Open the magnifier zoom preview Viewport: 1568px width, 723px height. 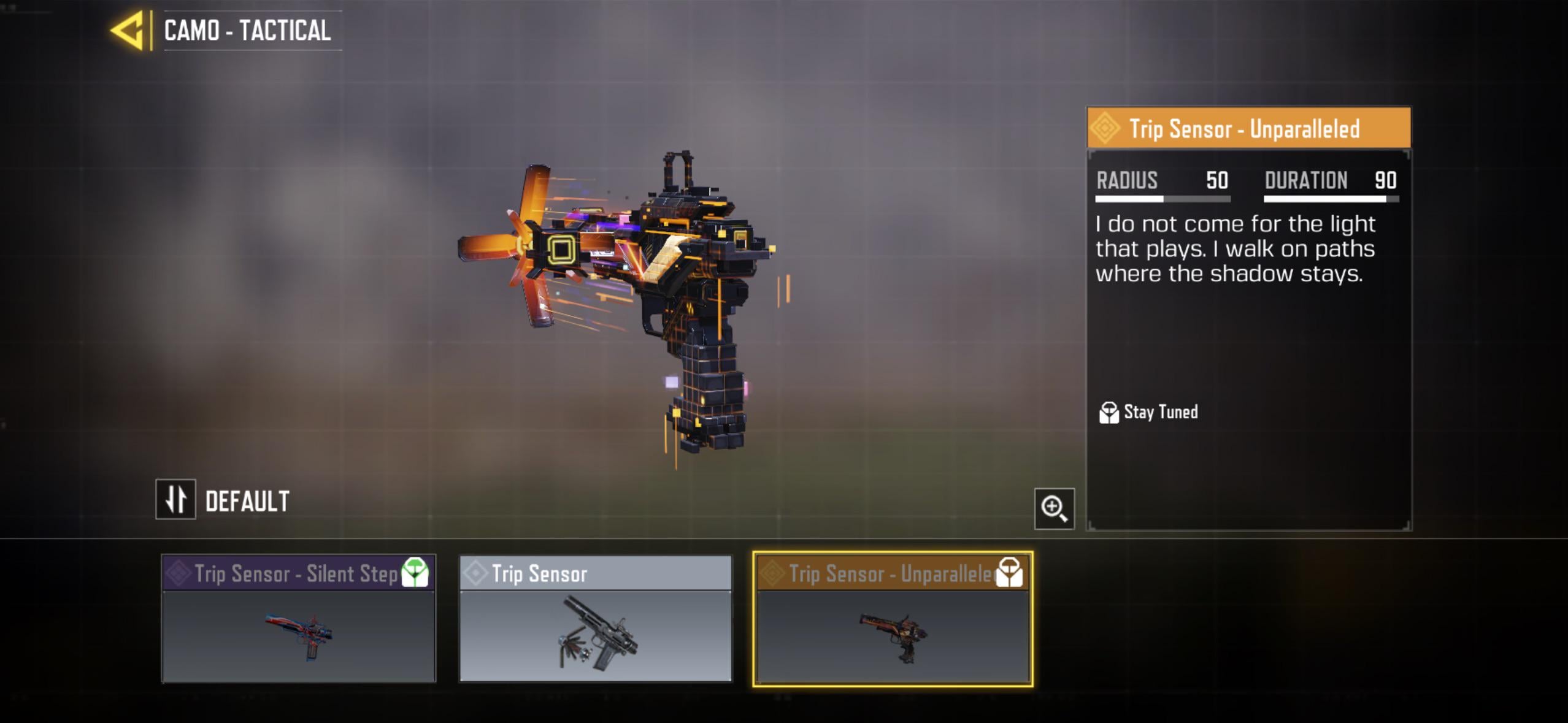click(1054, 508)
